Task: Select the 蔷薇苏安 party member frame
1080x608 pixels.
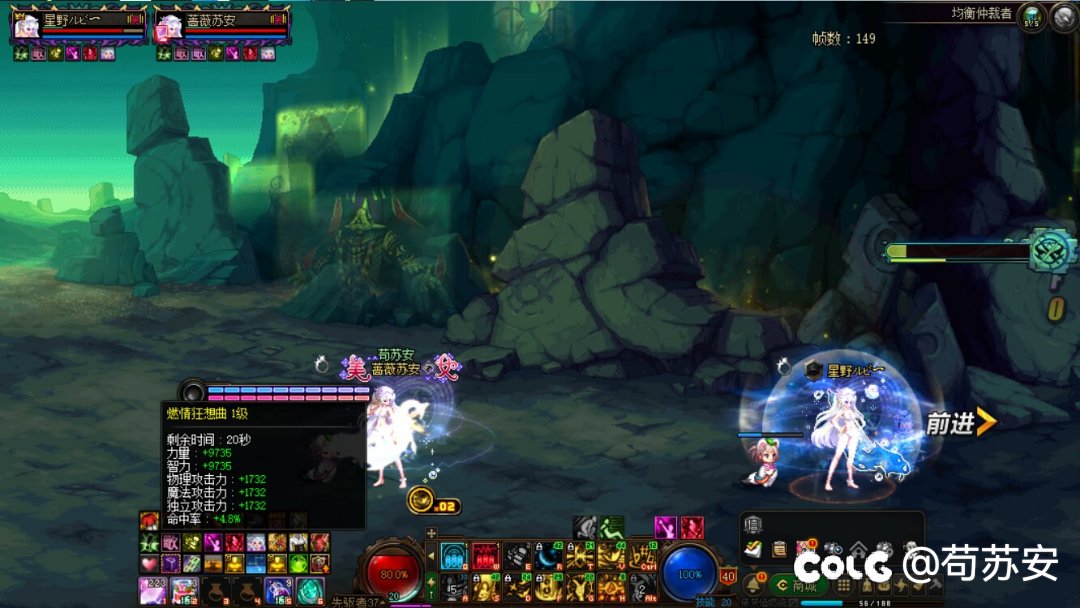Action: pos(222,24)
